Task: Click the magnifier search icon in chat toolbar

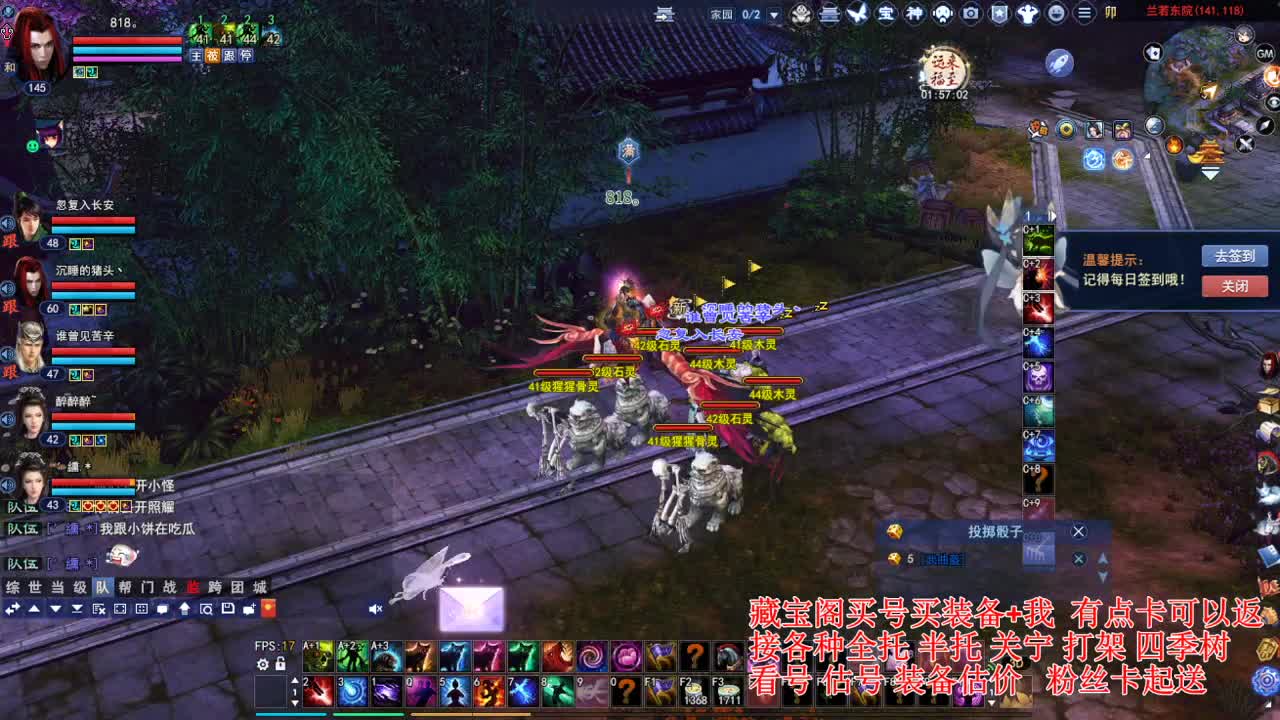Action: [x=205, y=609]
